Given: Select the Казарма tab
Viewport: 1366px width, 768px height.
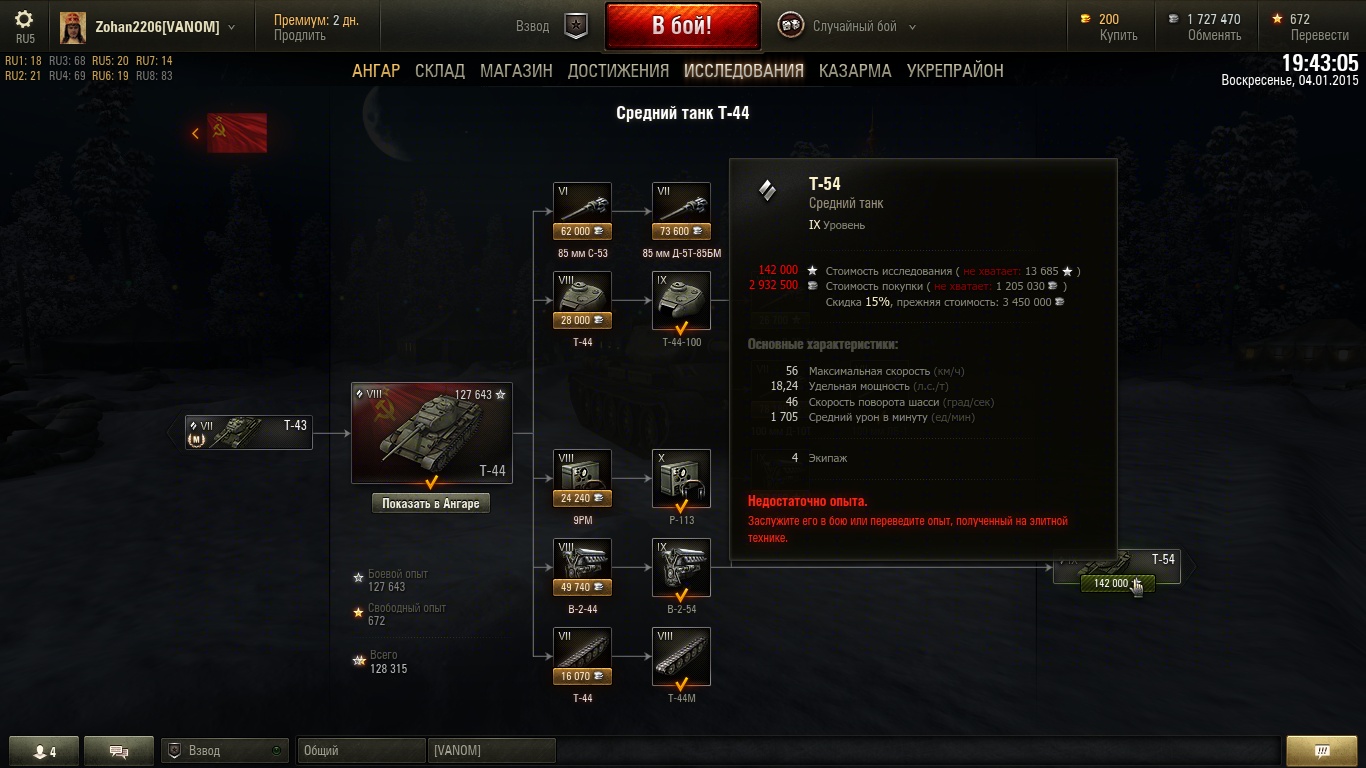Looking at the screenshot, I should [855, 71].
